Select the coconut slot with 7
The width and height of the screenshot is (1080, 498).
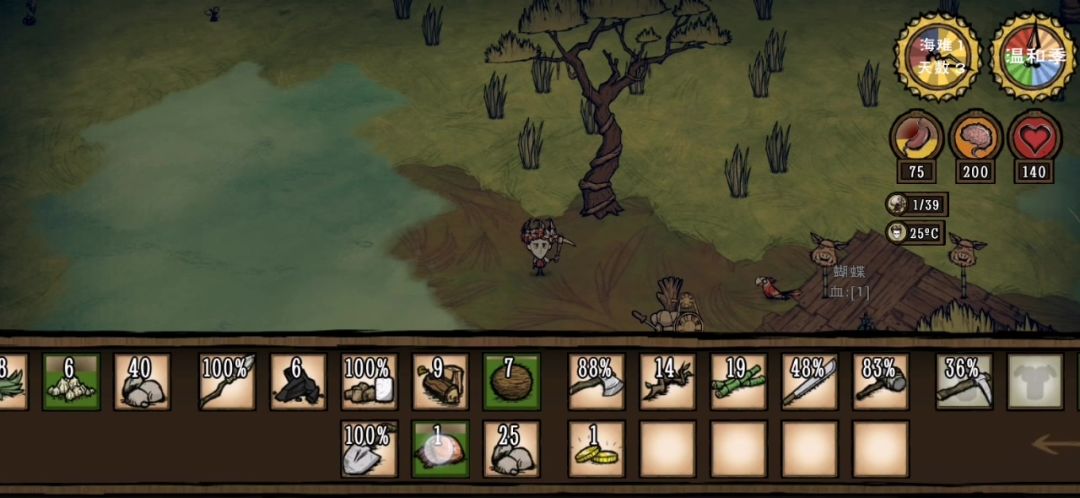(x=511, y=381)
